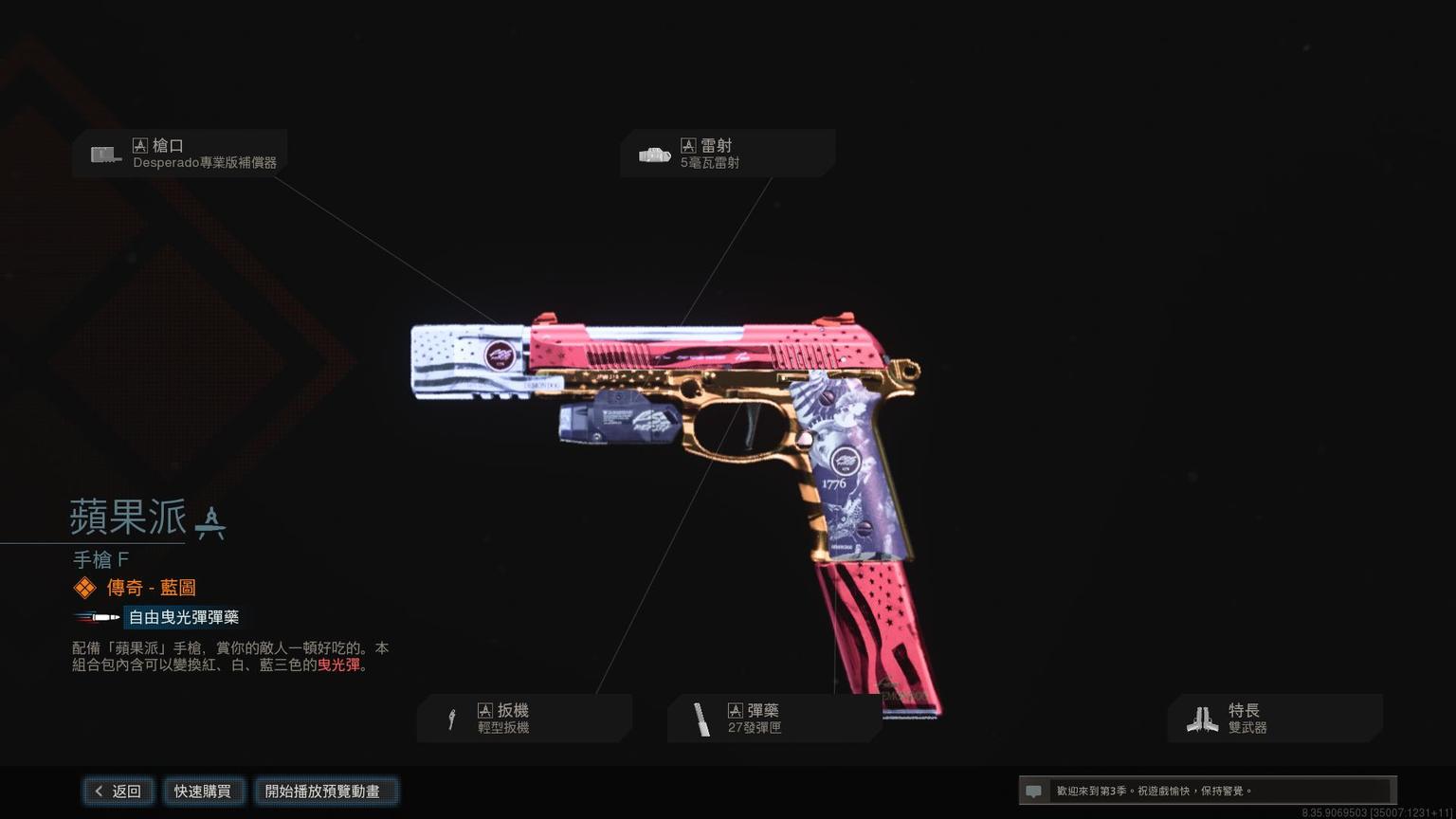Open the 扳機 trigger attachment slot

coord(524,719)
